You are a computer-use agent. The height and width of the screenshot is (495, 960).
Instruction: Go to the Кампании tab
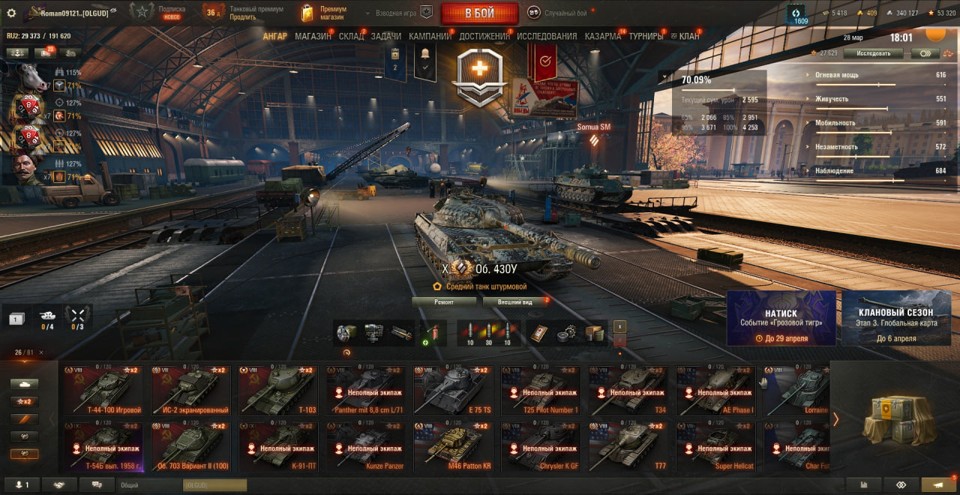point(430,36)
